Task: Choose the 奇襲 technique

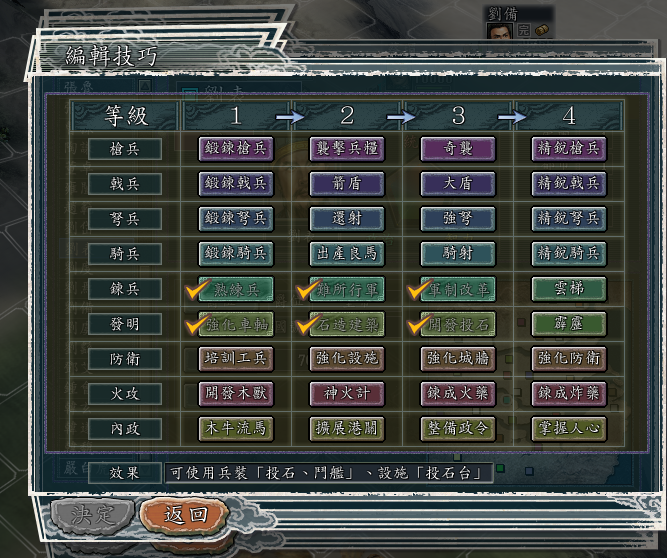Action: pyautogui.click(x=458, y=149)
